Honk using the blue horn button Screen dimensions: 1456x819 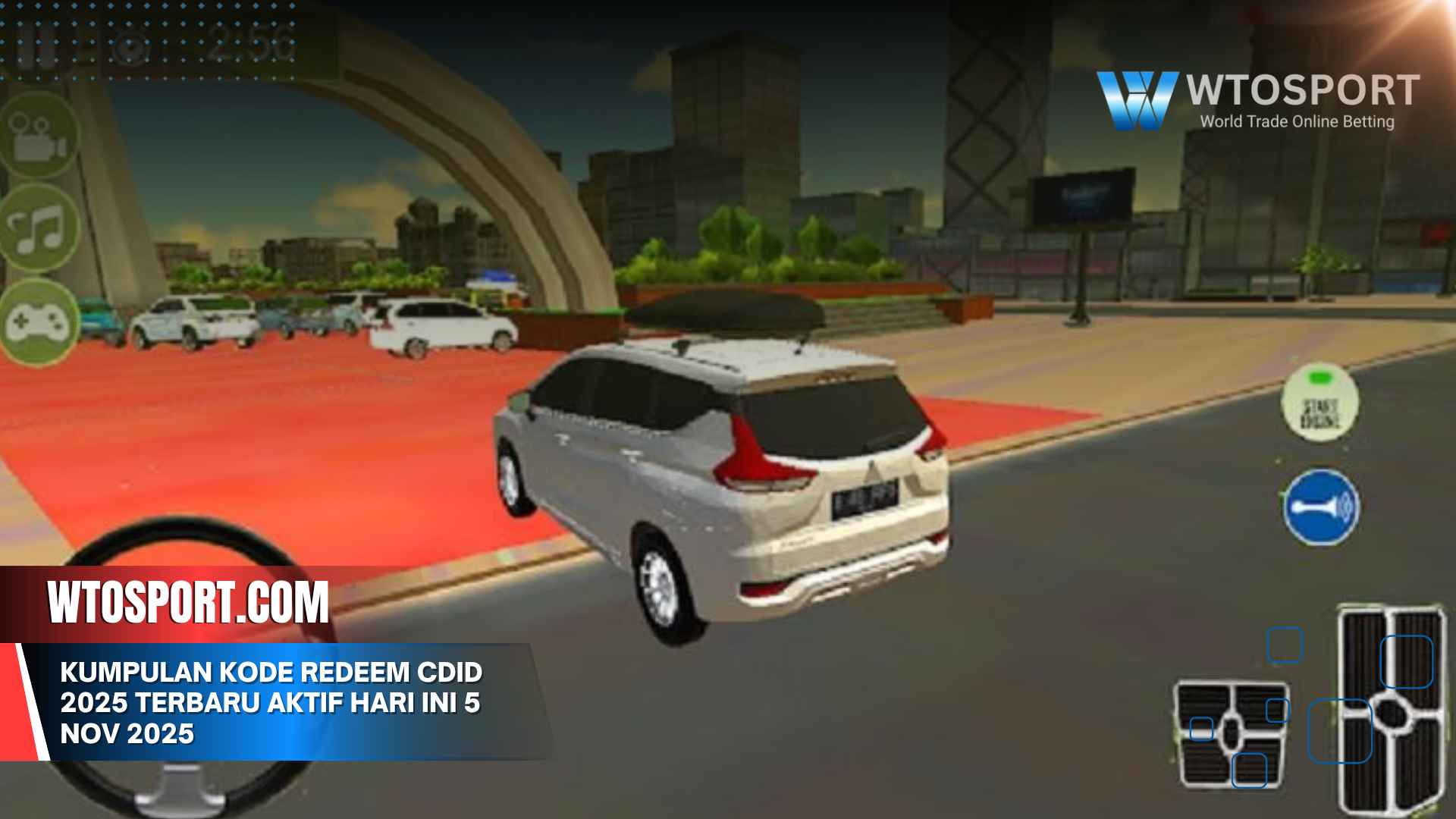(1321, 507)
